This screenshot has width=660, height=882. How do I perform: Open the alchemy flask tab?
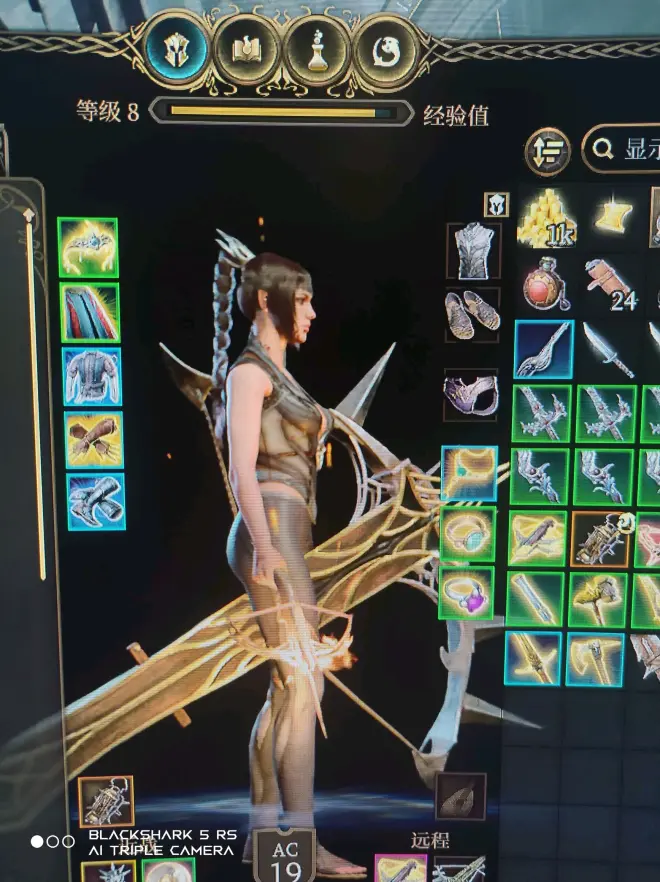(x=316, y=49)
